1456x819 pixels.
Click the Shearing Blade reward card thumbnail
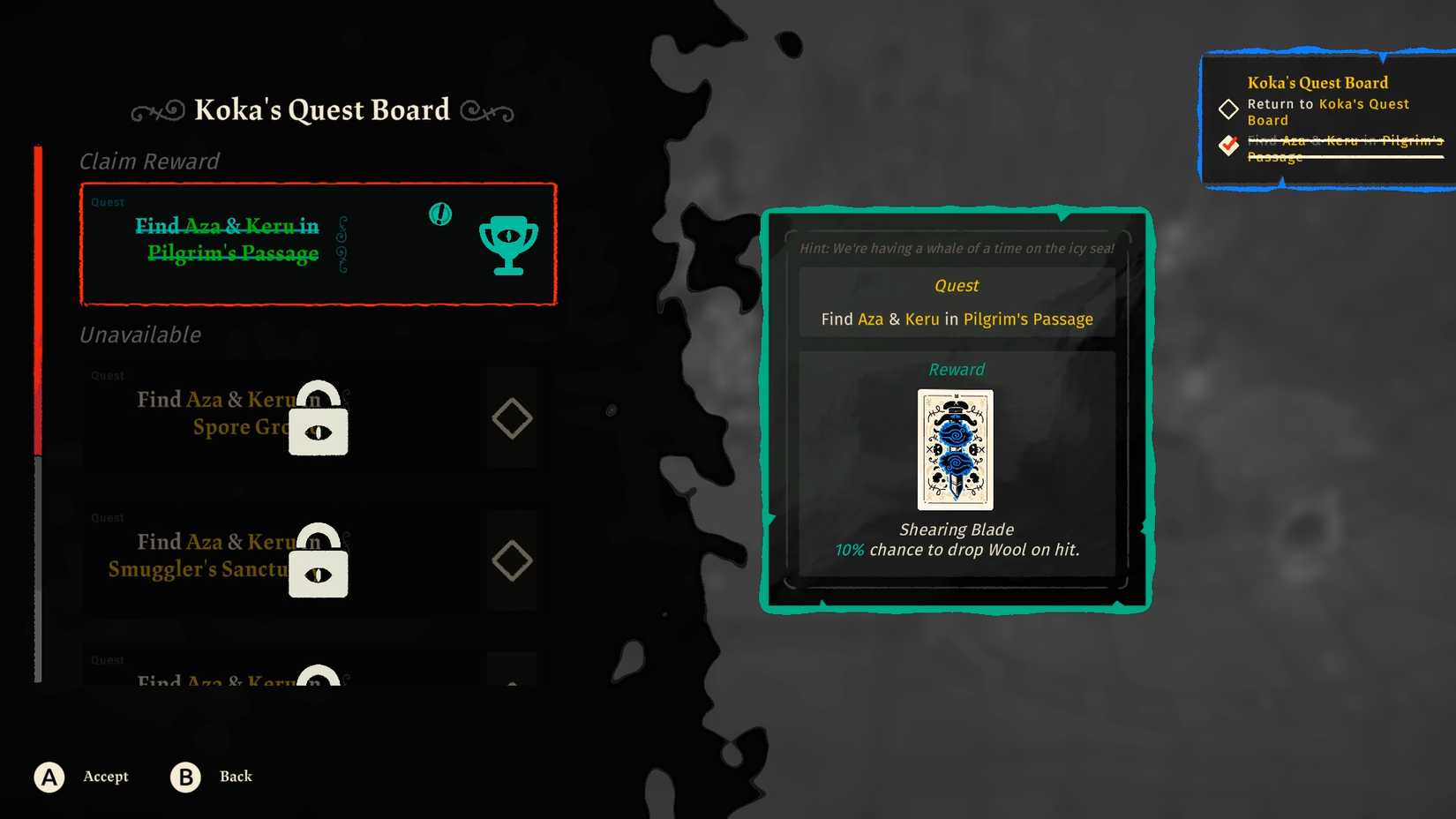pos(955,451)
